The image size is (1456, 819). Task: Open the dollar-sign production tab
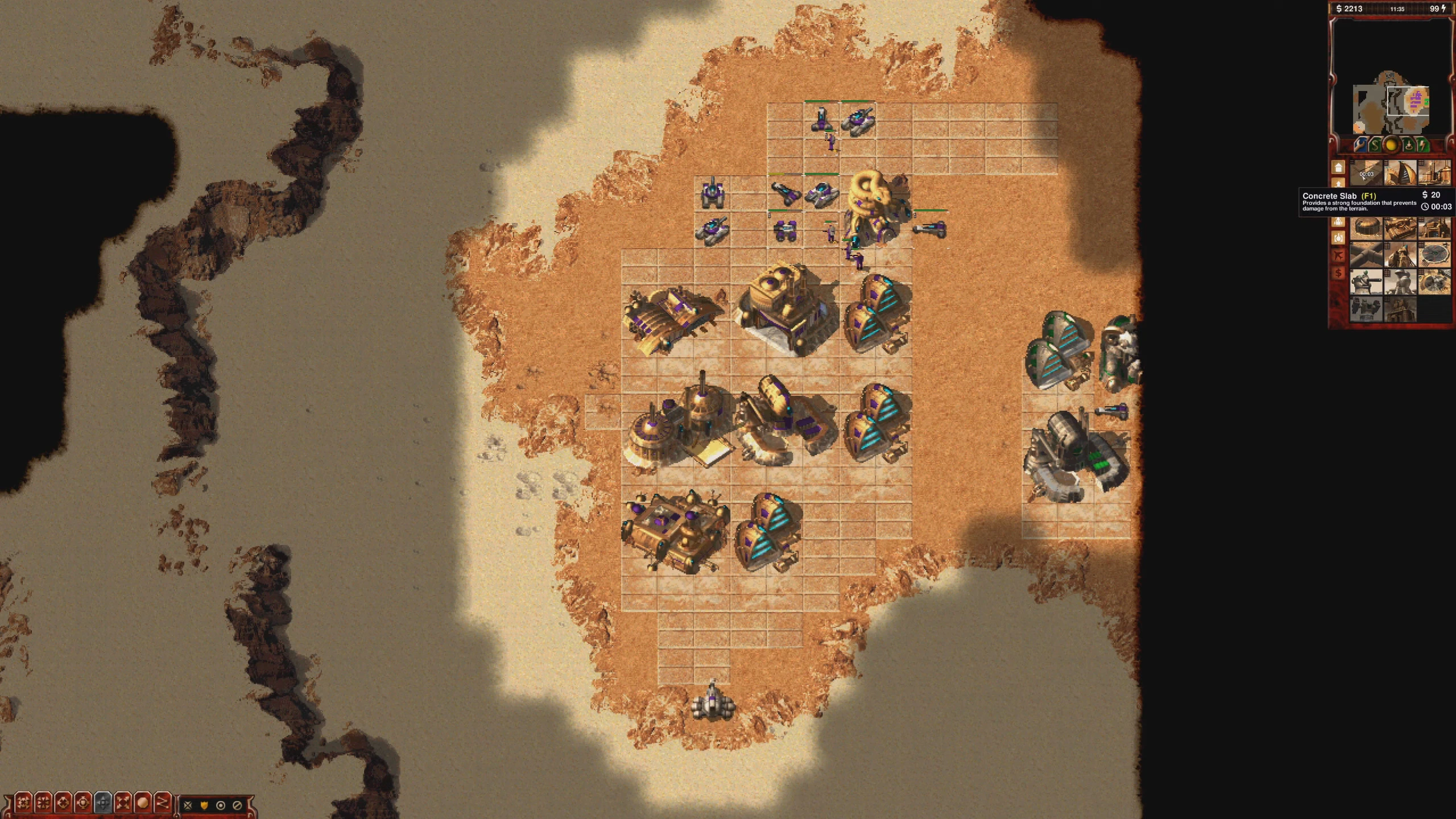tap(1338, 274)
